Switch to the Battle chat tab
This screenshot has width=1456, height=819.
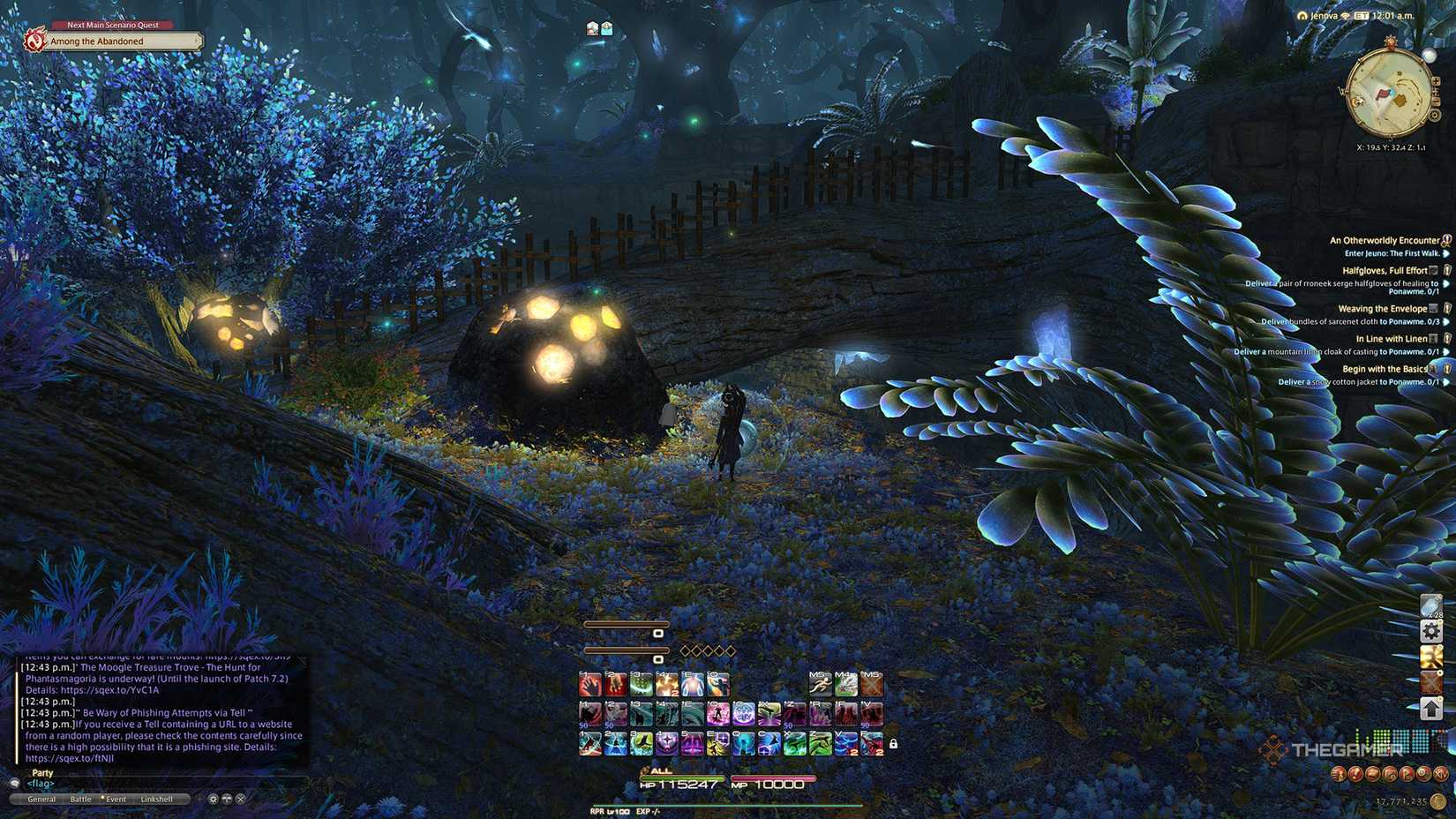[81, 799]
